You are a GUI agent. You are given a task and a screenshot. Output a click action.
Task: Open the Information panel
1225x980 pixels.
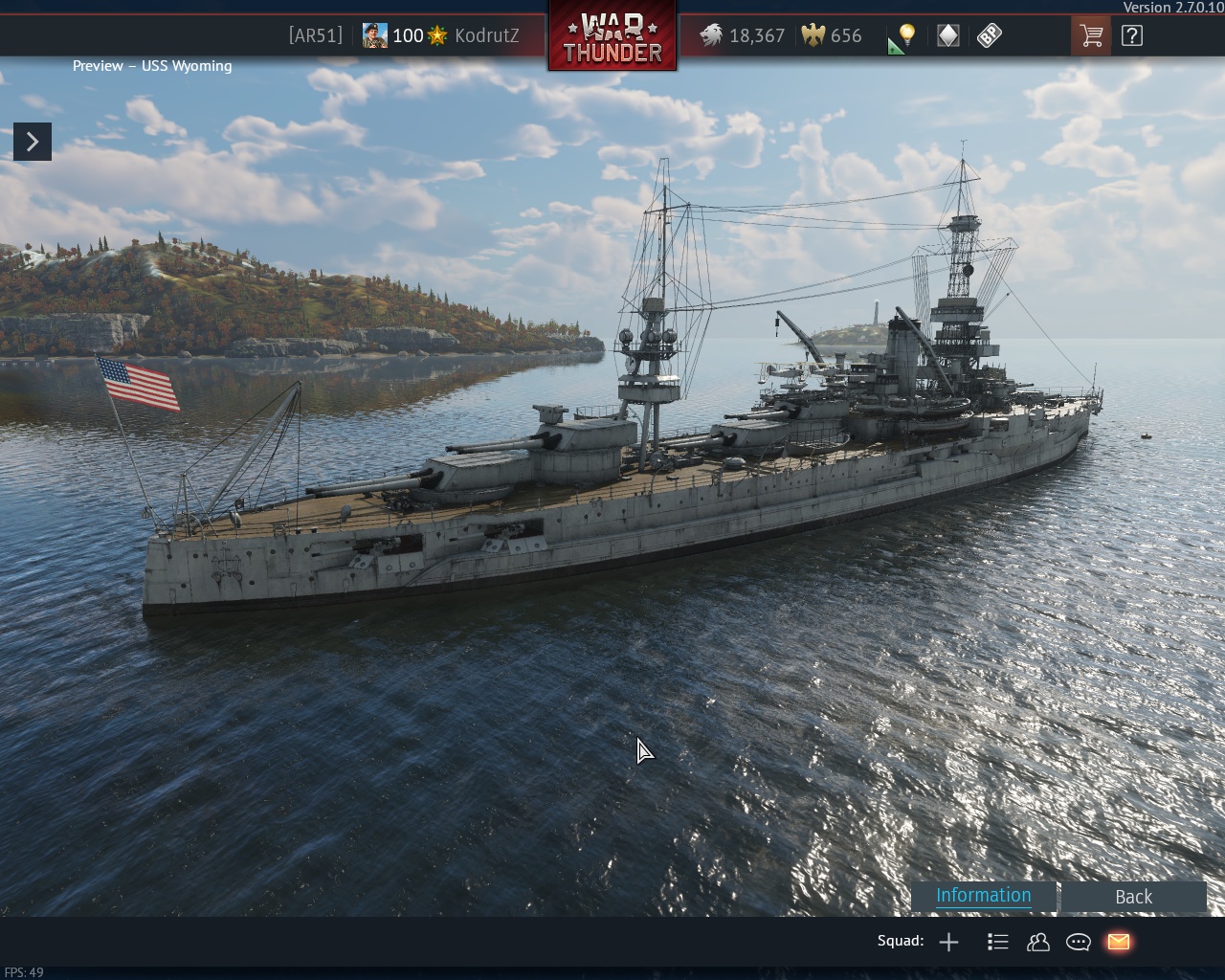click(x=983, y=896)
